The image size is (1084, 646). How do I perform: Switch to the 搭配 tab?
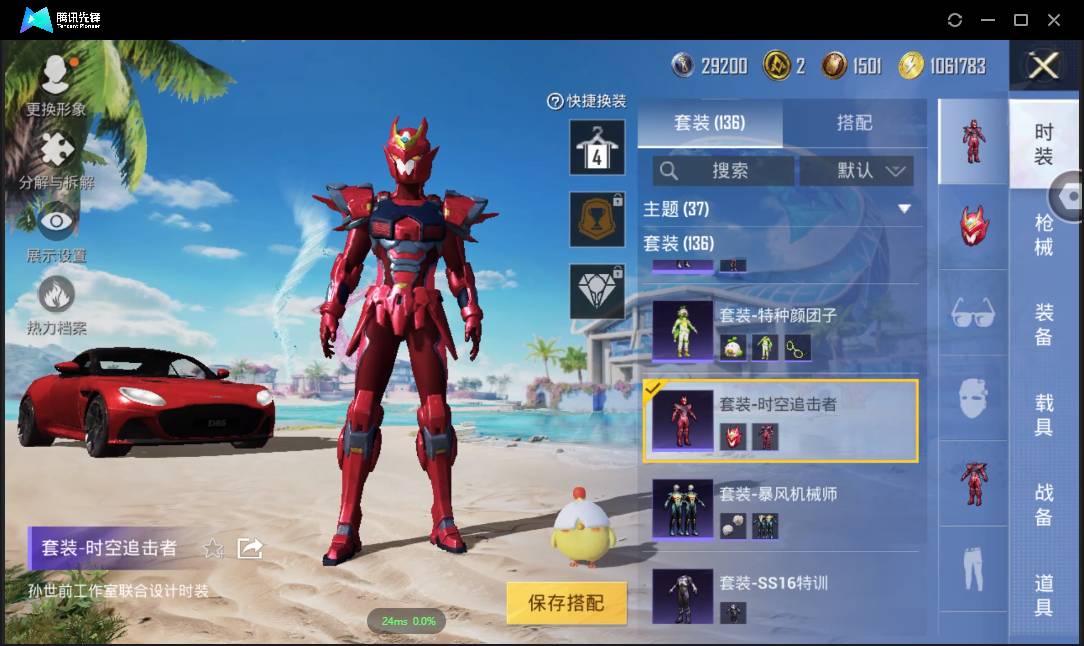pos(854,123)
